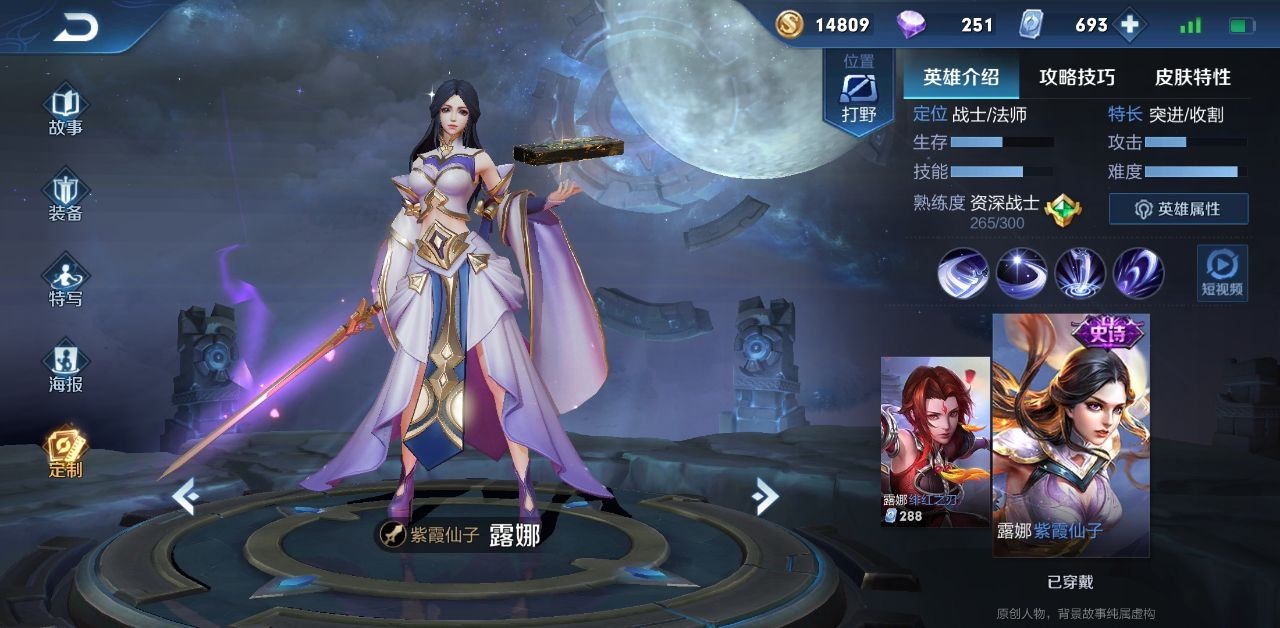Image resolution: width=1280 pixels, height=628 pixels.
Task: Open the 特写 close-up view
Action: pos(66,283)
